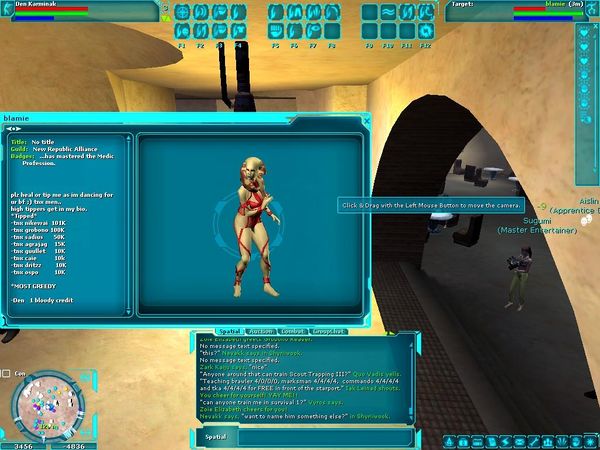Image resolution: width=600 pixels, height=450 pixels.
Task: Use the F5 toolbar ability
Action: pos(276,33)
